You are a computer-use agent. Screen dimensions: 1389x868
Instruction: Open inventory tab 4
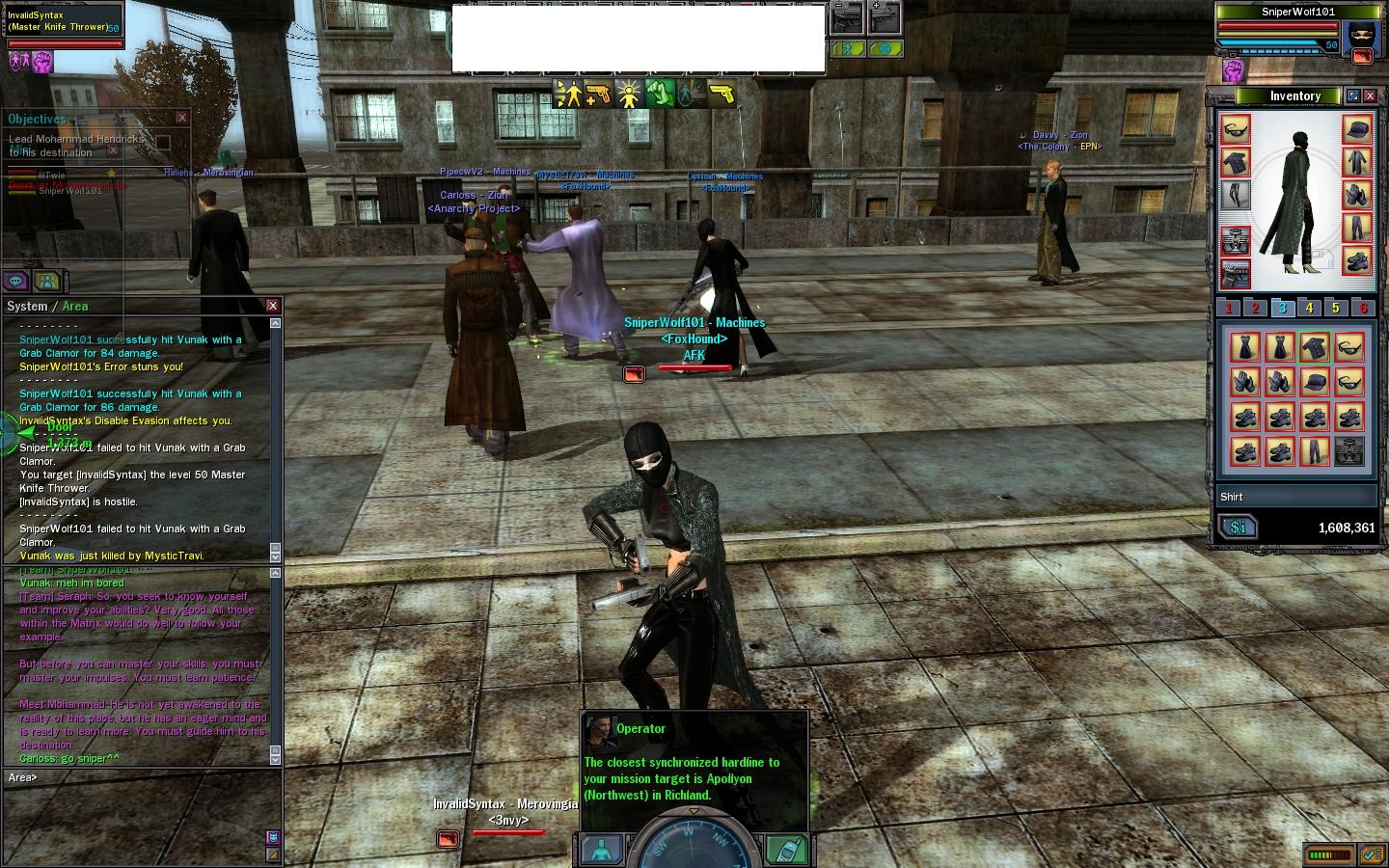pos(1309,308)
